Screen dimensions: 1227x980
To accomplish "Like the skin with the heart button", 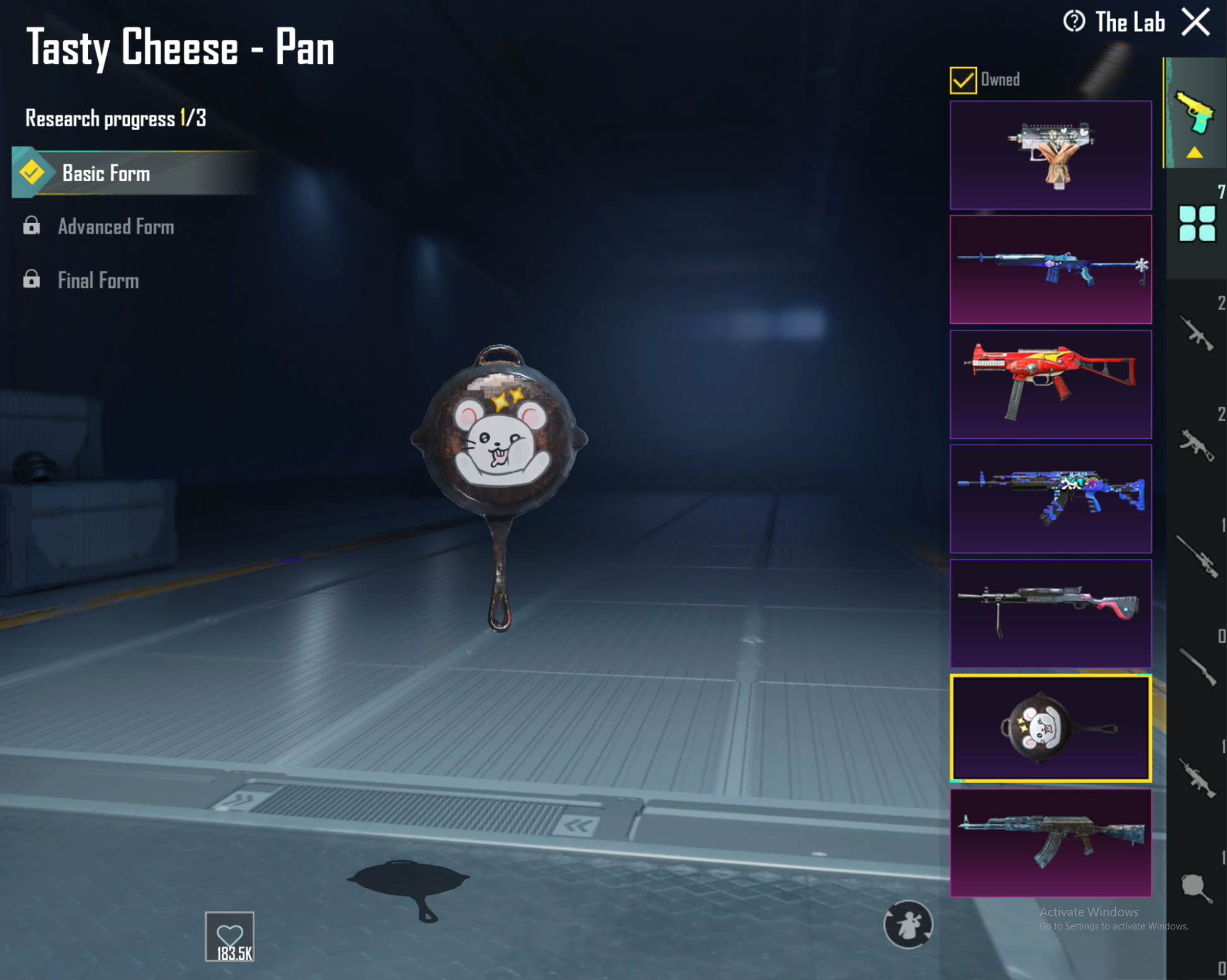I will coord(230,936).
